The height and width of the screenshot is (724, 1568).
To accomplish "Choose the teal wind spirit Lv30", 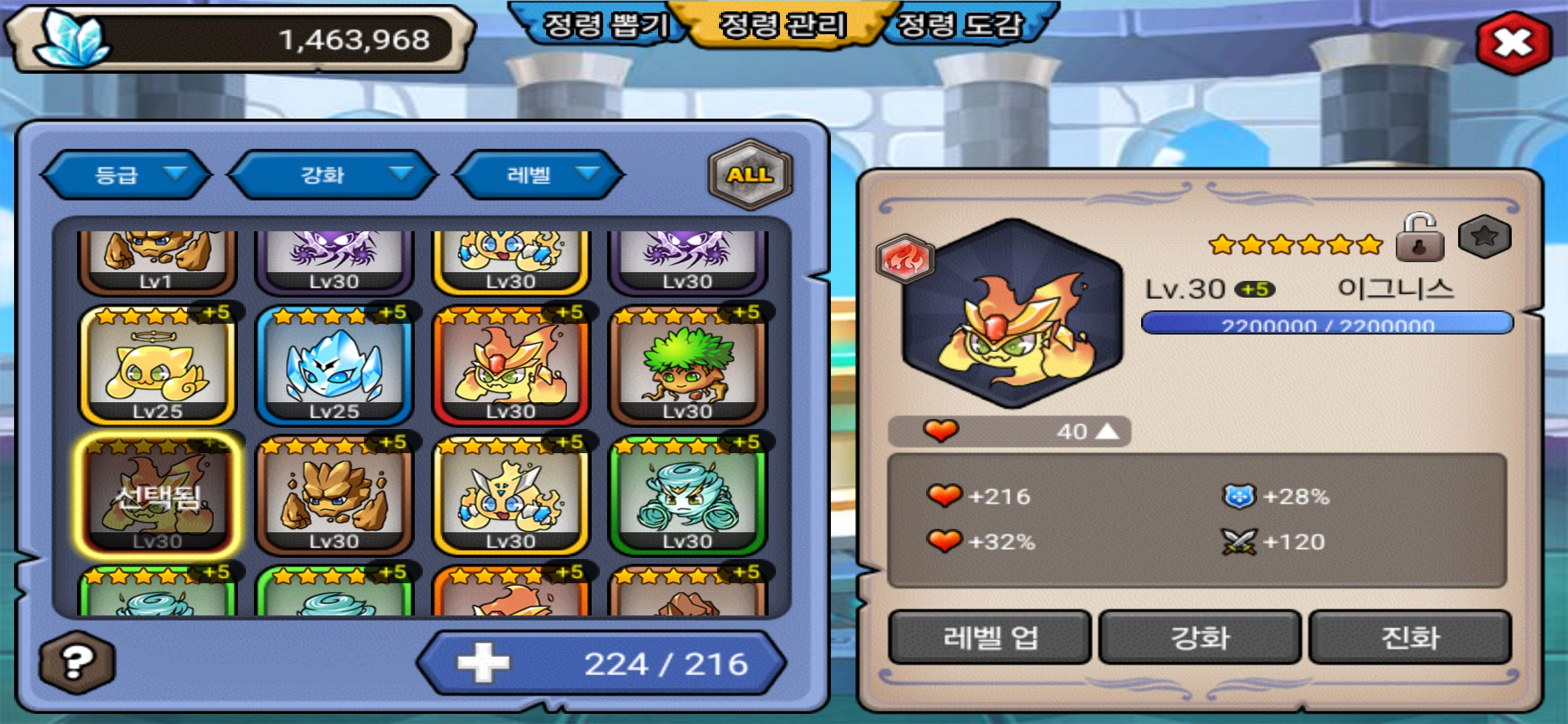I will click(x=687, y=496).
